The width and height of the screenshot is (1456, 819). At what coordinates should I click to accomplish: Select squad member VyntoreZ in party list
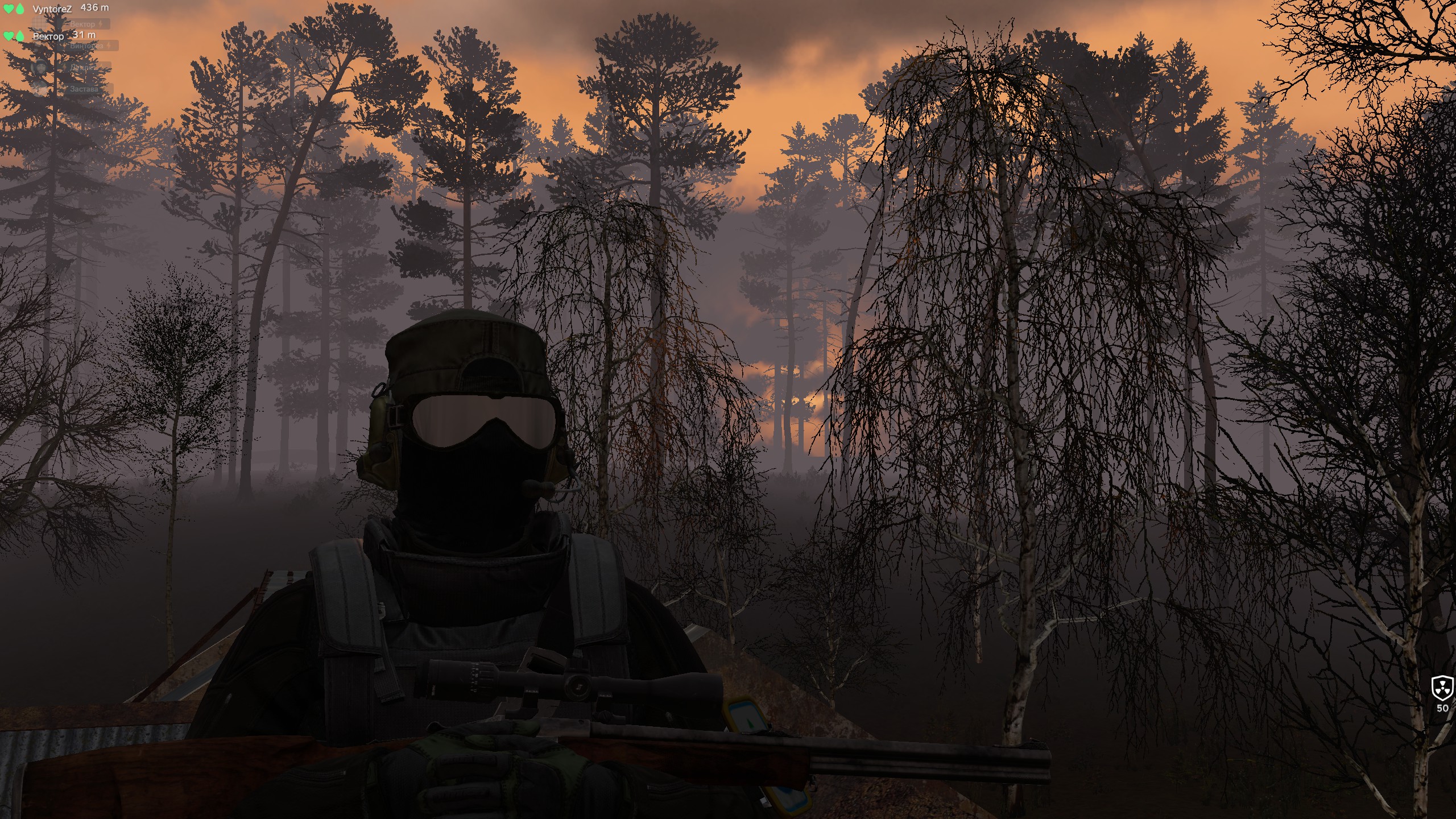click(52, 9)
